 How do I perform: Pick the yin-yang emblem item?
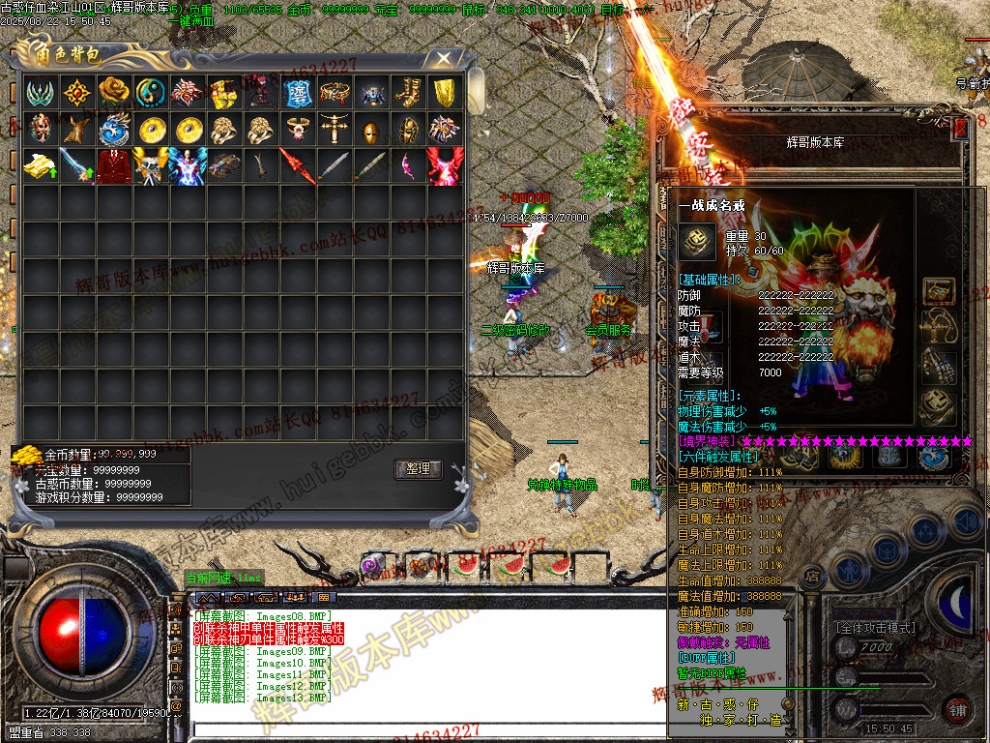click(152, 92)
